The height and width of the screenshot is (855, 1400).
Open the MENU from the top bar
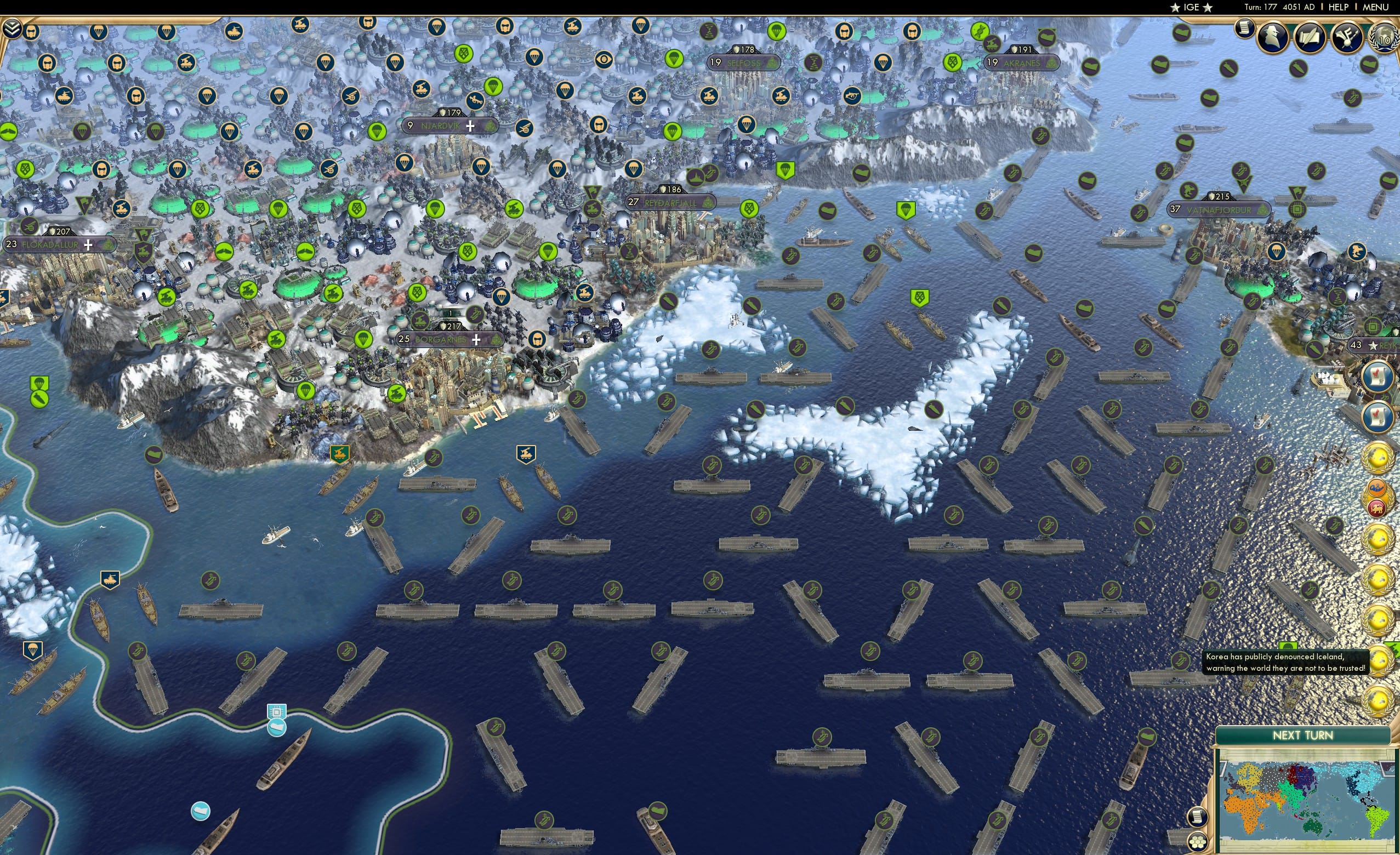point(1375,7)
